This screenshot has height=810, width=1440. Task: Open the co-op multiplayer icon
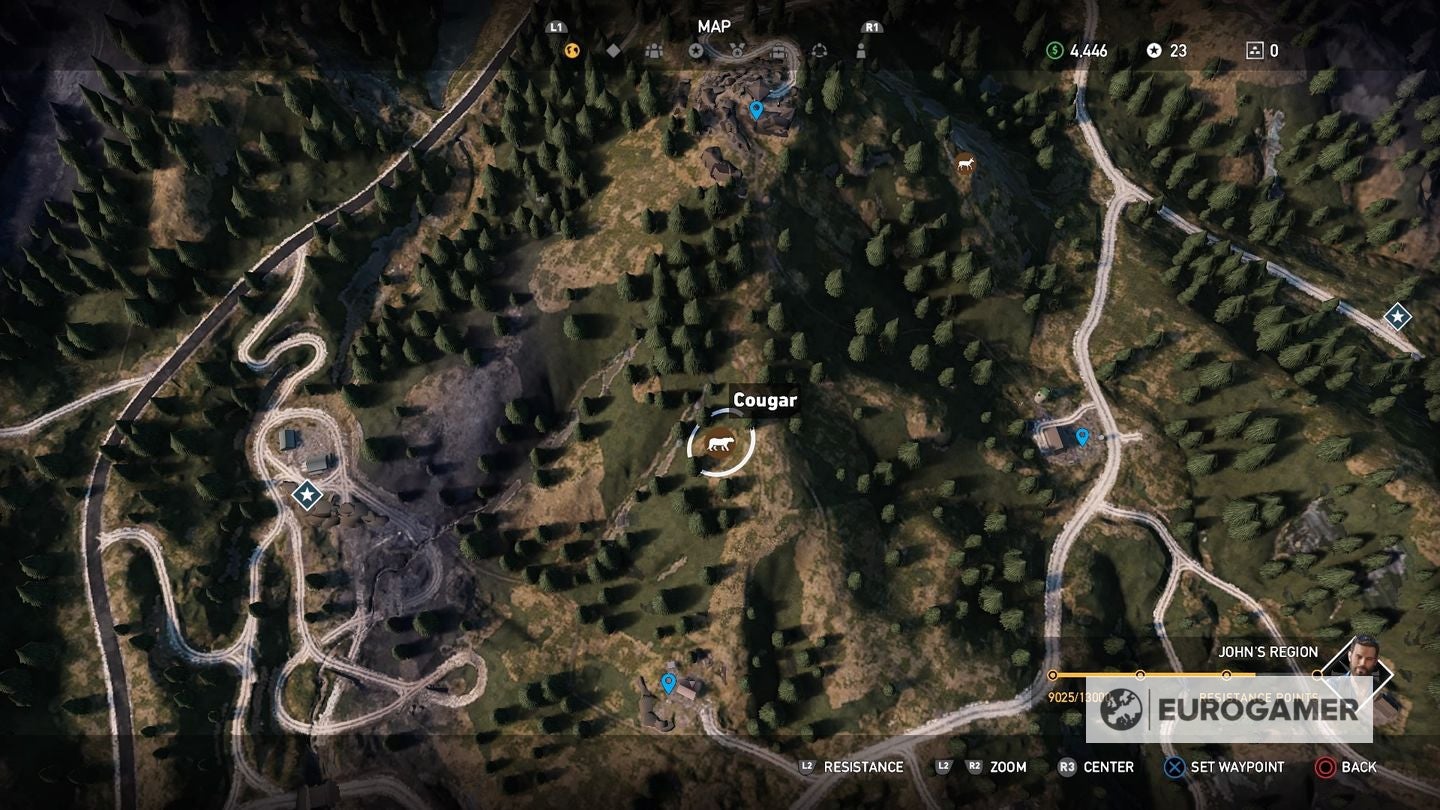pos(820,48)
